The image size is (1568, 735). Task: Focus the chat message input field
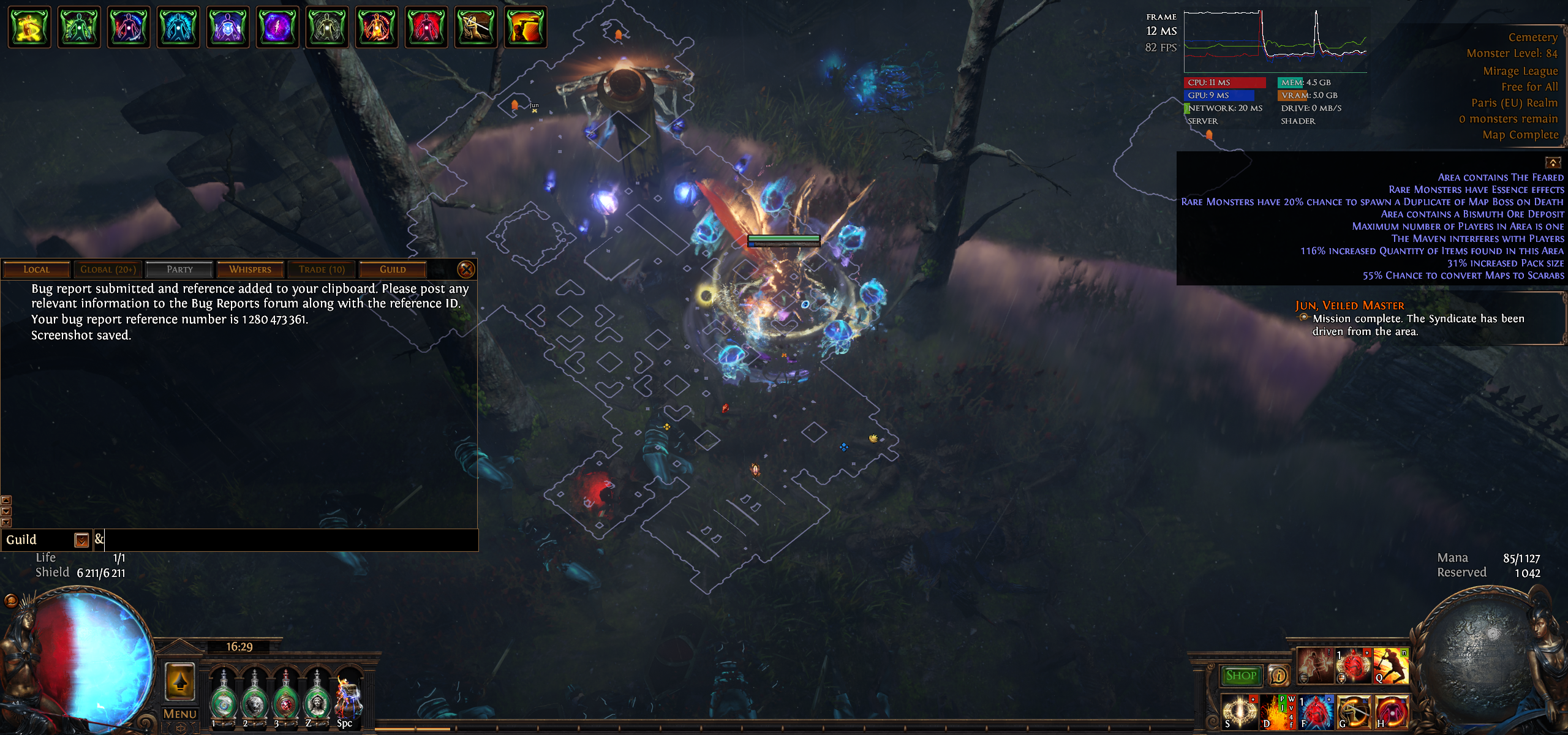(x=288, y=540)
